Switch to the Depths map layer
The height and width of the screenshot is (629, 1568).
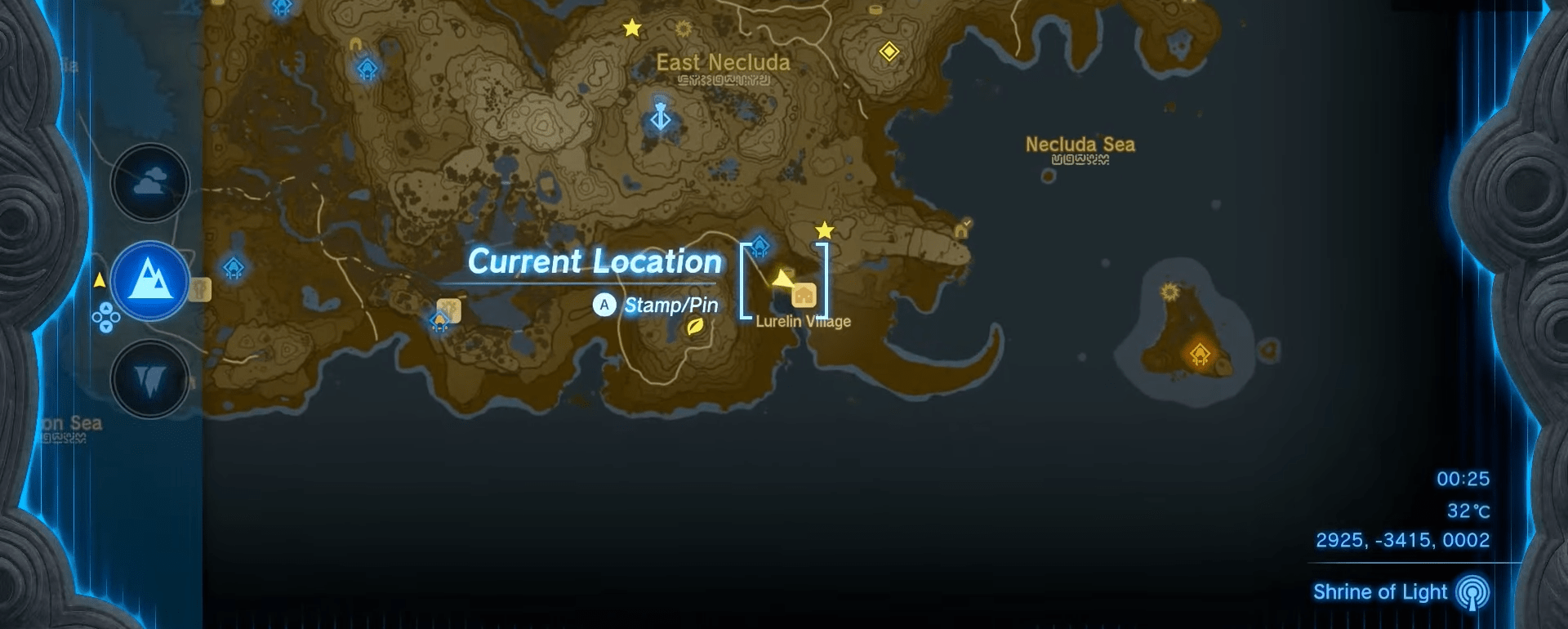[149, 377]
